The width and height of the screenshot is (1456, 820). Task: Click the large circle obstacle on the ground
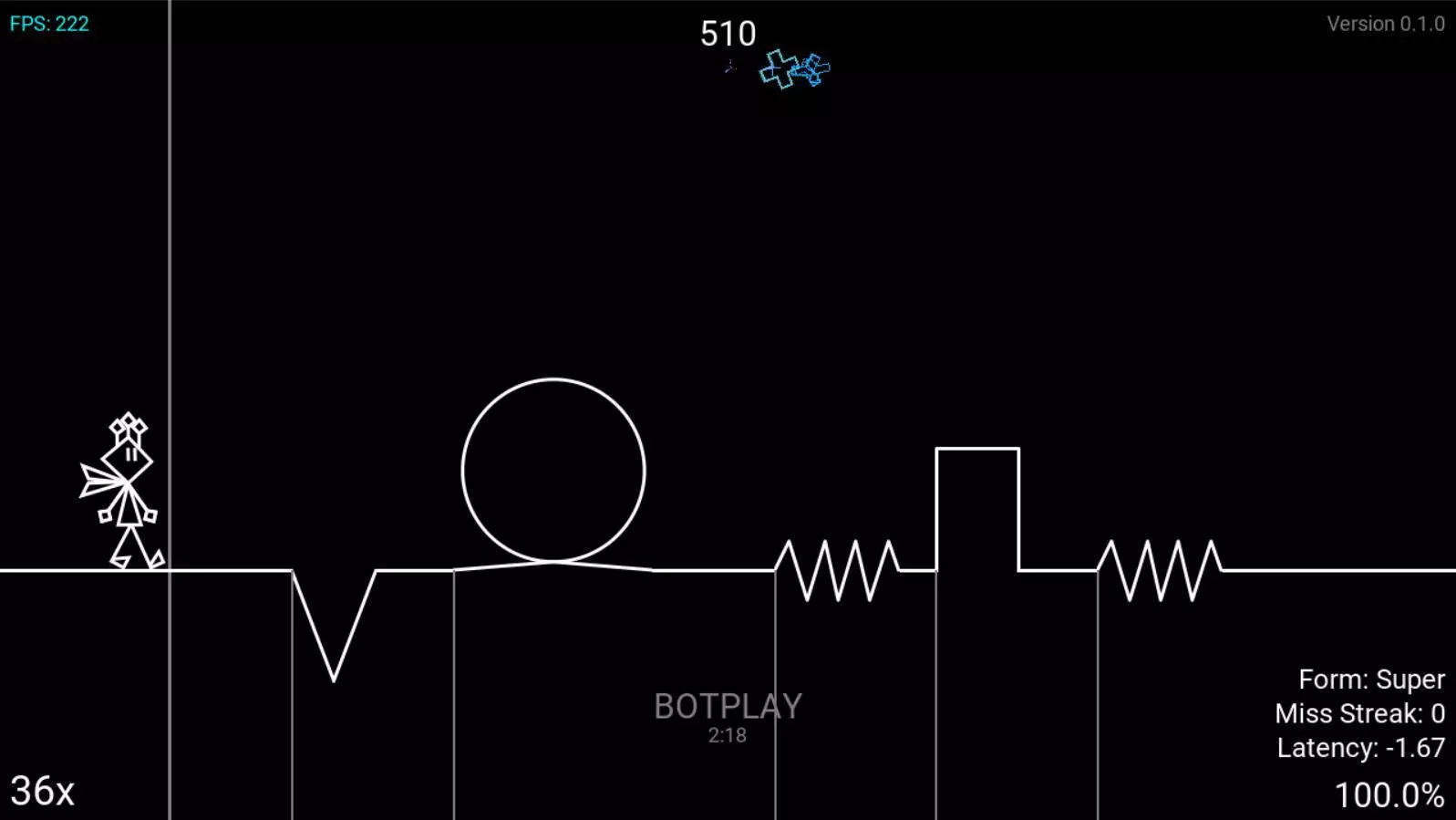(552, 470)
